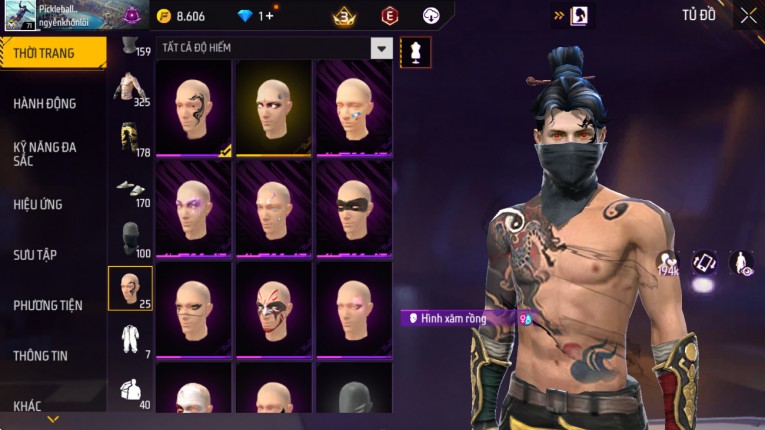Open the THỜI TRANG fashion tab
The height and width of the screenshot is (430, 765).
point(52,53)
